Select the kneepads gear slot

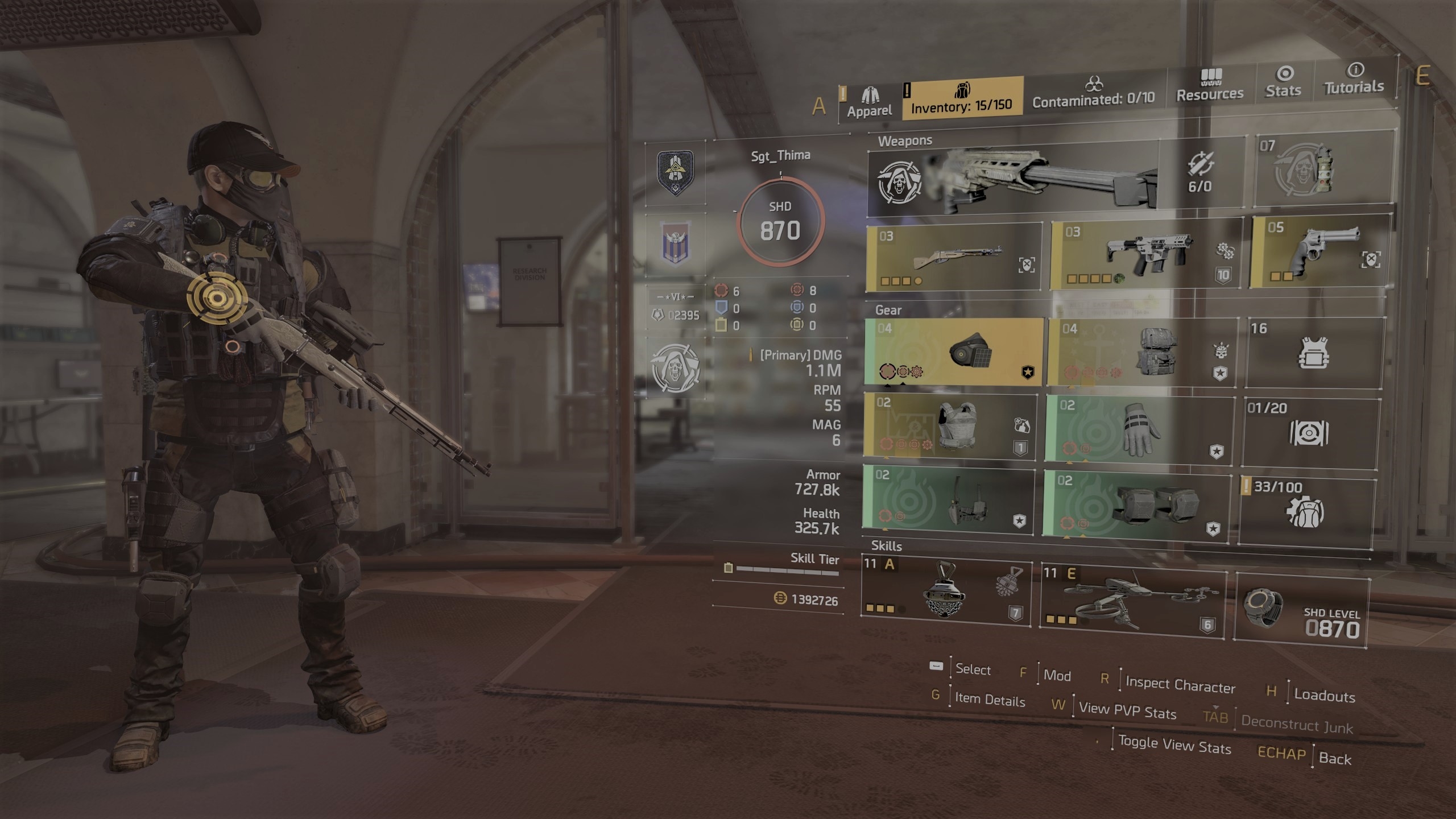click(1135, 504)
